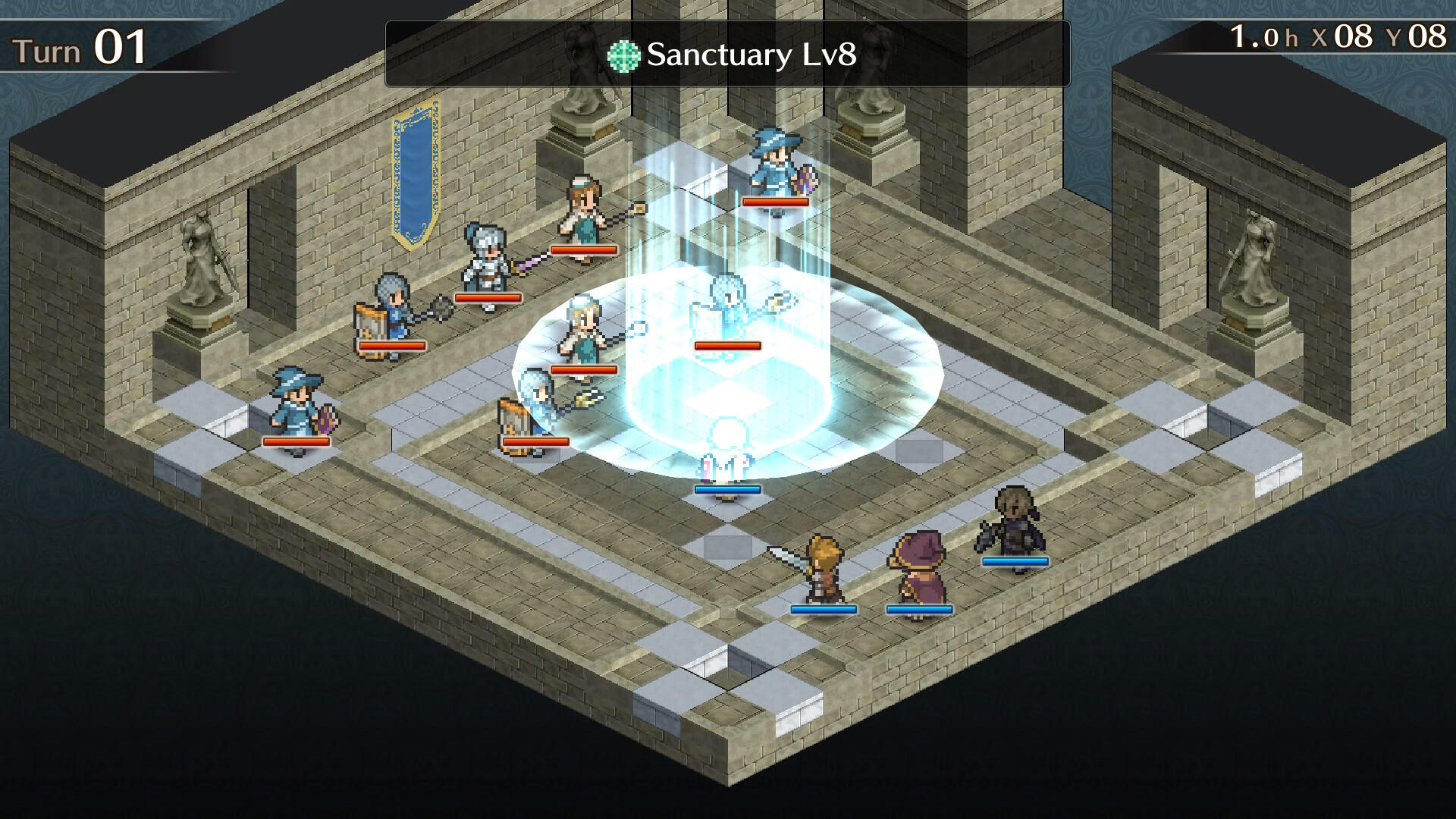1456x819 pixels.
Task: Click the Sanctuary emblem icon in the title banner
Action: (623, 55)
